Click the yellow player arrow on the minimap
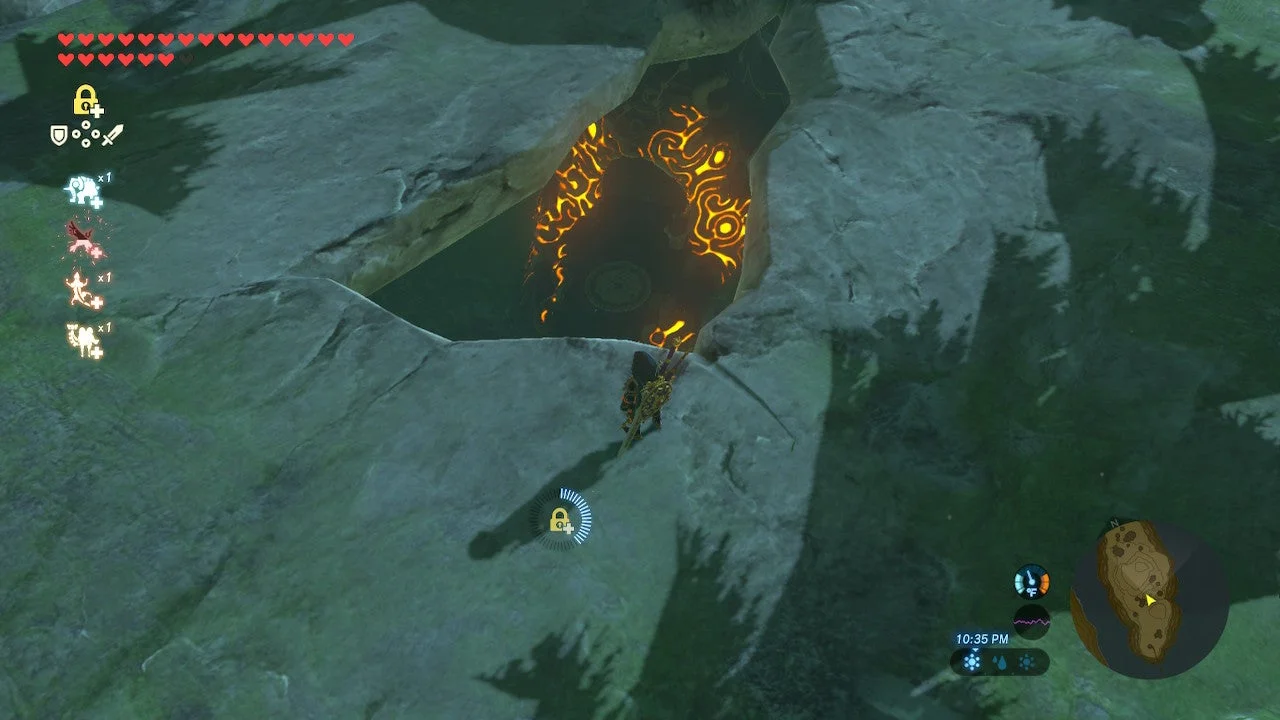Viewport: 1280px width, 720px height. point(1149,600)
